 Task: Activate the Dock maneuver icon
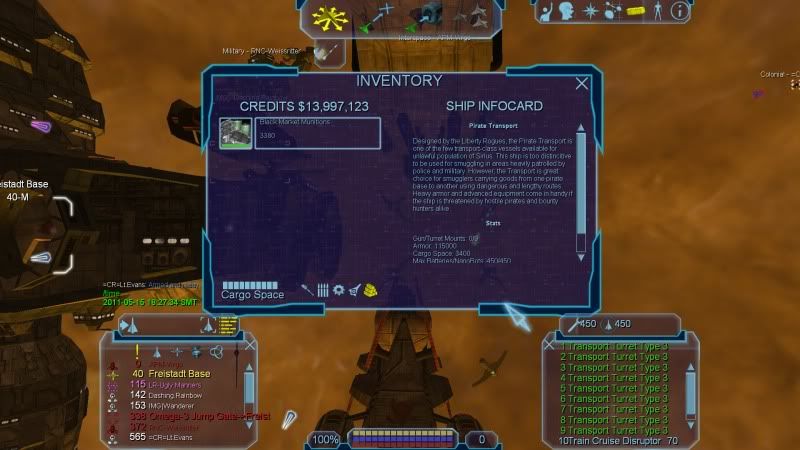click(432, 16)
